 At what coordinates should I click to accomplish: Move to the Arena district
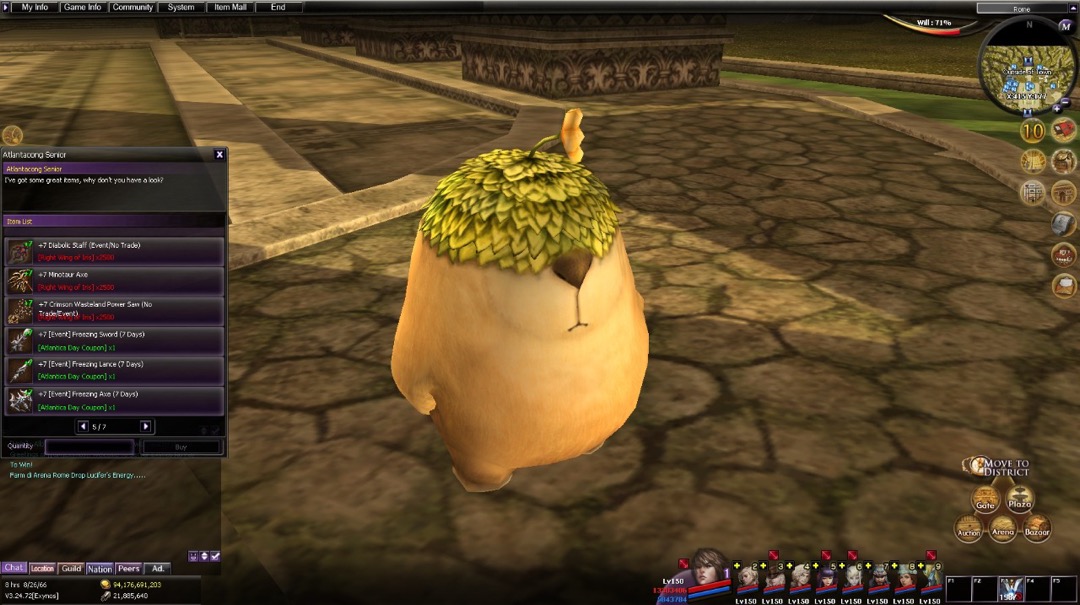click(1003, 530)
